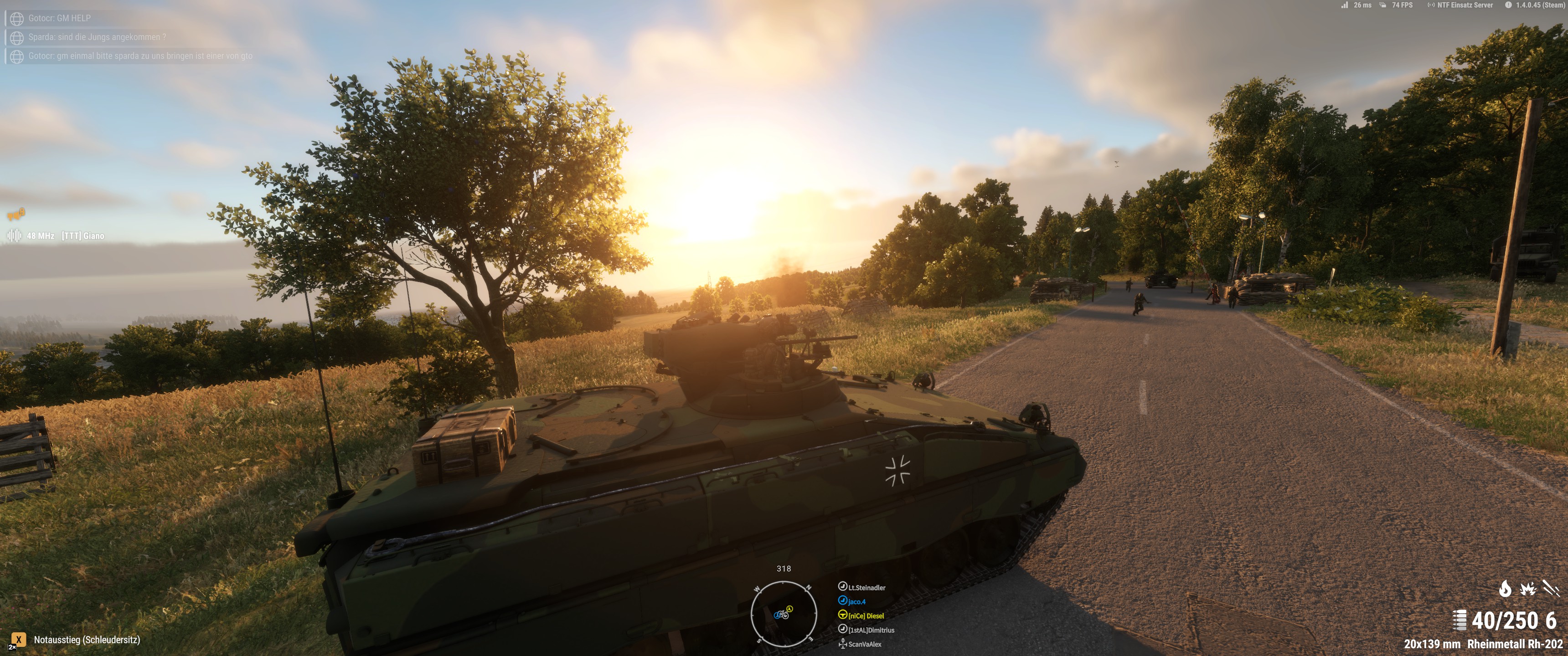Click the circular compass radar

(x=784, y=613)
